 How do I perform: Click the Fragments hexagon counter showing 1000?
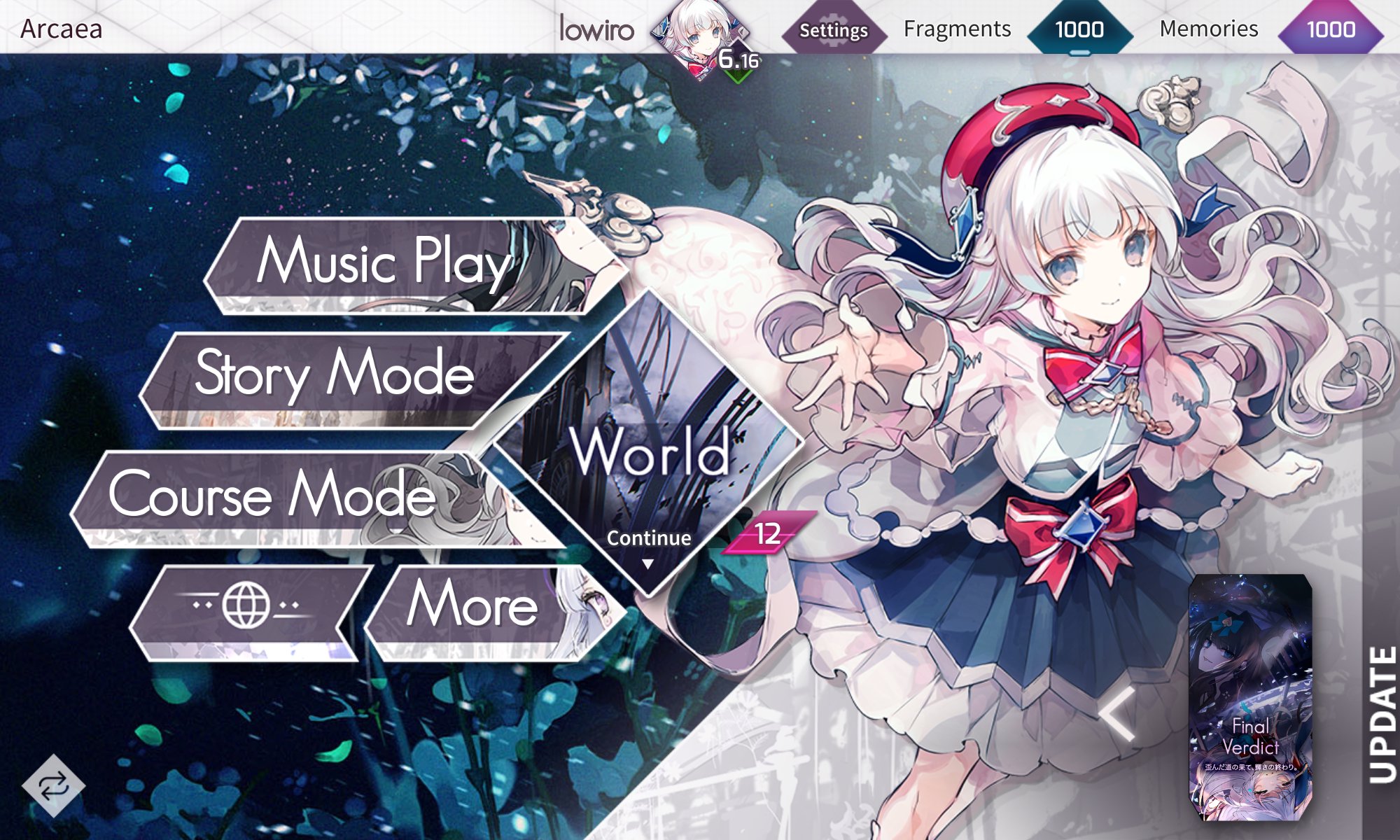point(1081,29)
